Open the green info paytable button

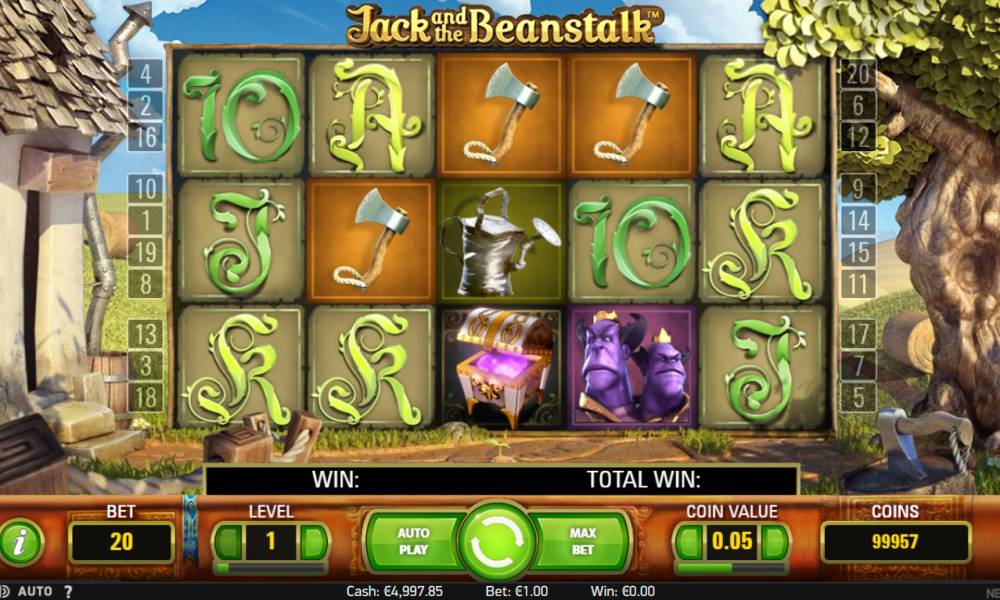point(21,543)
